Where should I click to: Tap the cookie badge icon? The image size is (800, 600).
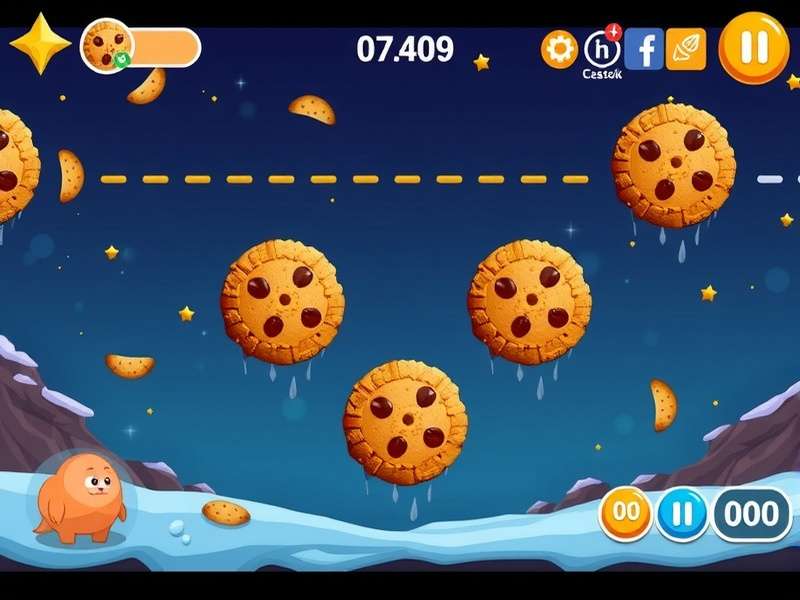click(x=107, y=46)
